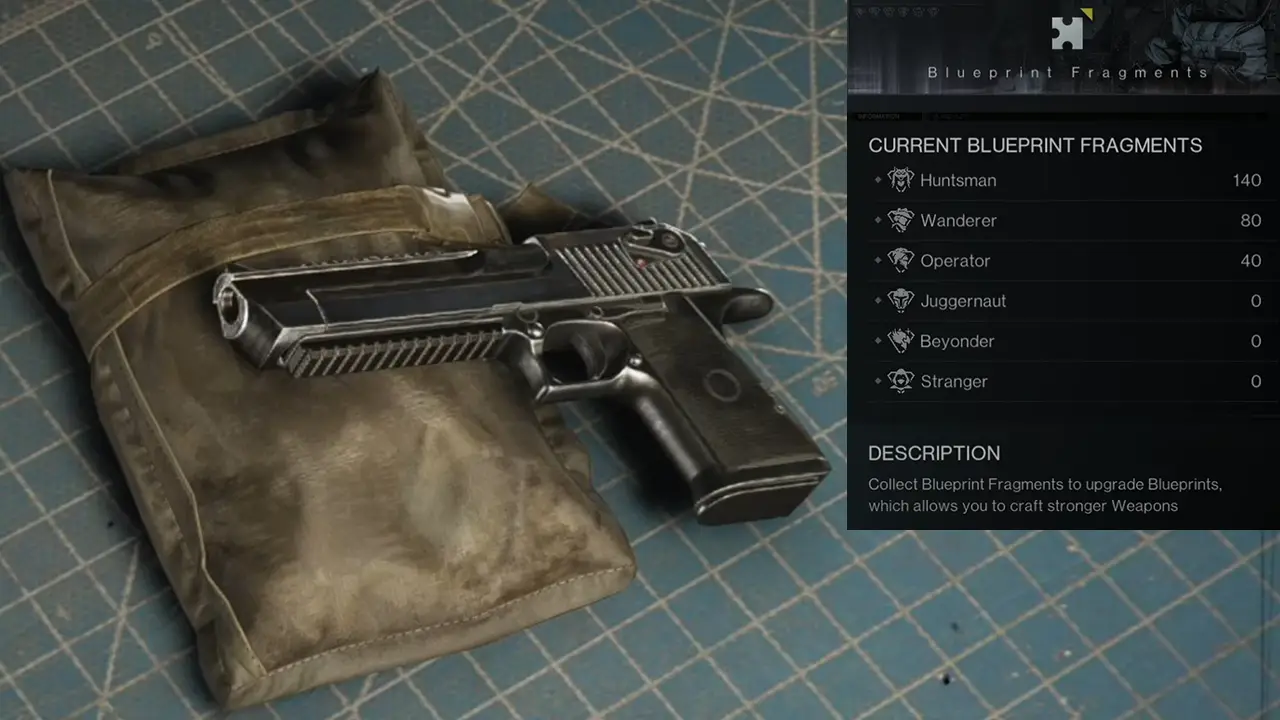Expand the Description section
Screen dimensions: 1280x720
[x=934, y=453]
